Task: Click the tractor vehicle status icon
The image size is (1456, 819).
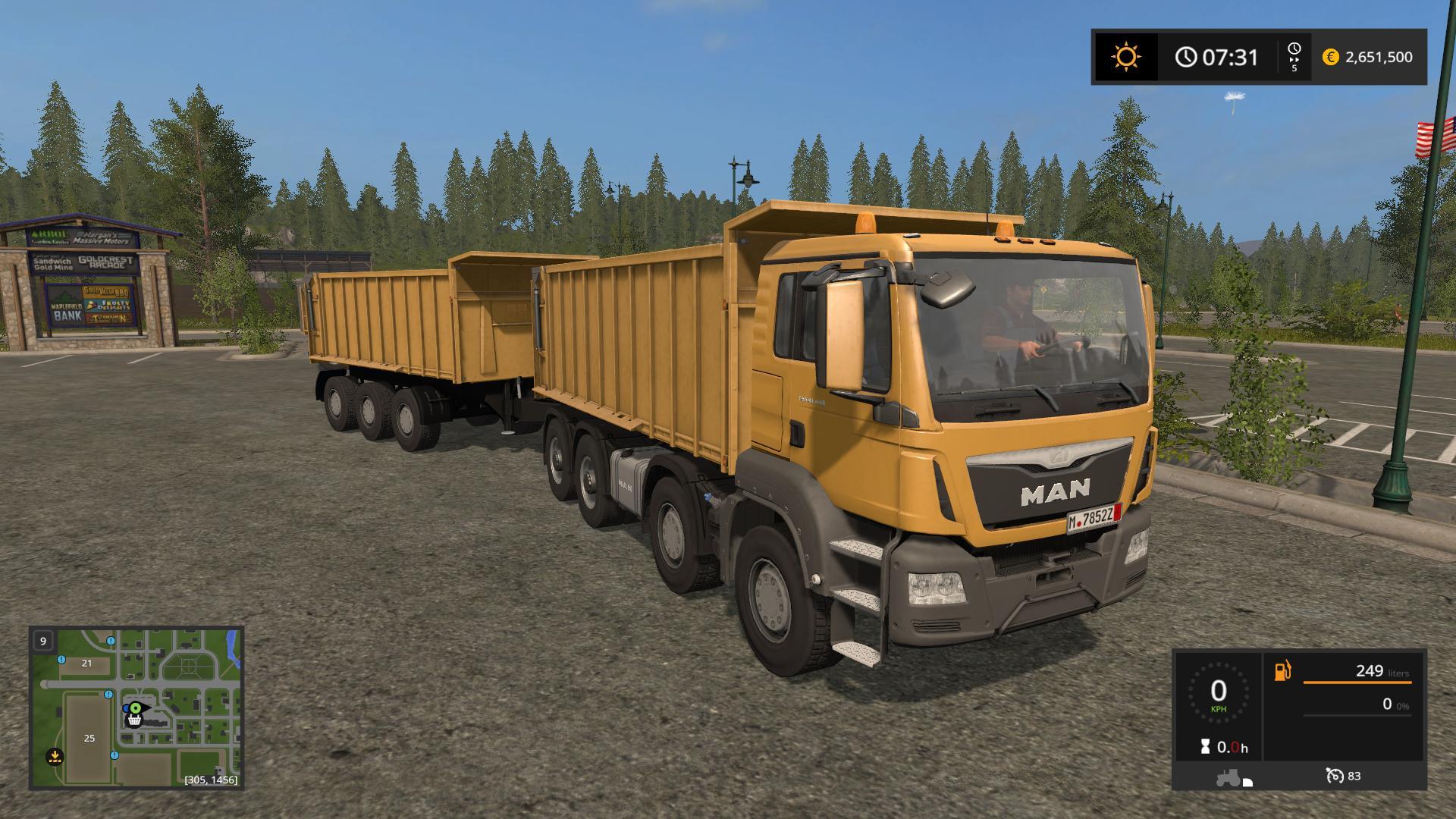Action: [x=1229, y=778]
